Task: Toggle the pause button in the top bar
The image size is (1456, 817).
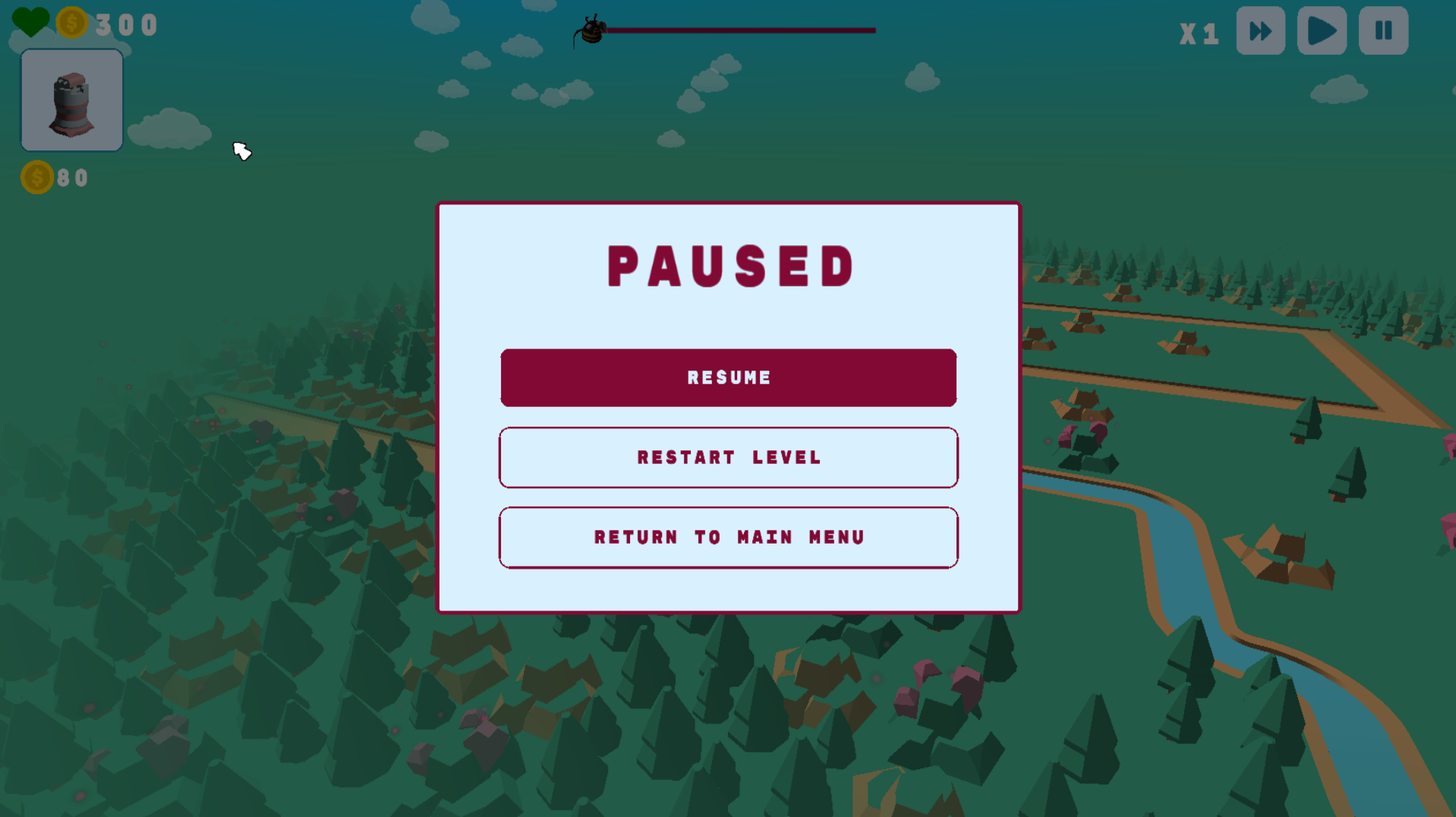Action: (1383, 31)
